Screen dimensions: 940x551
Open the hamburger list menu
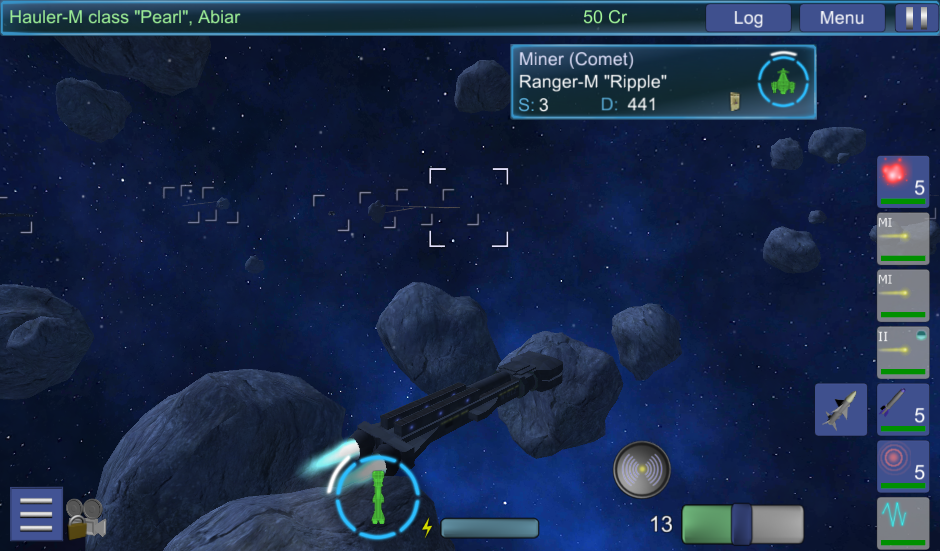click(36, 514)
